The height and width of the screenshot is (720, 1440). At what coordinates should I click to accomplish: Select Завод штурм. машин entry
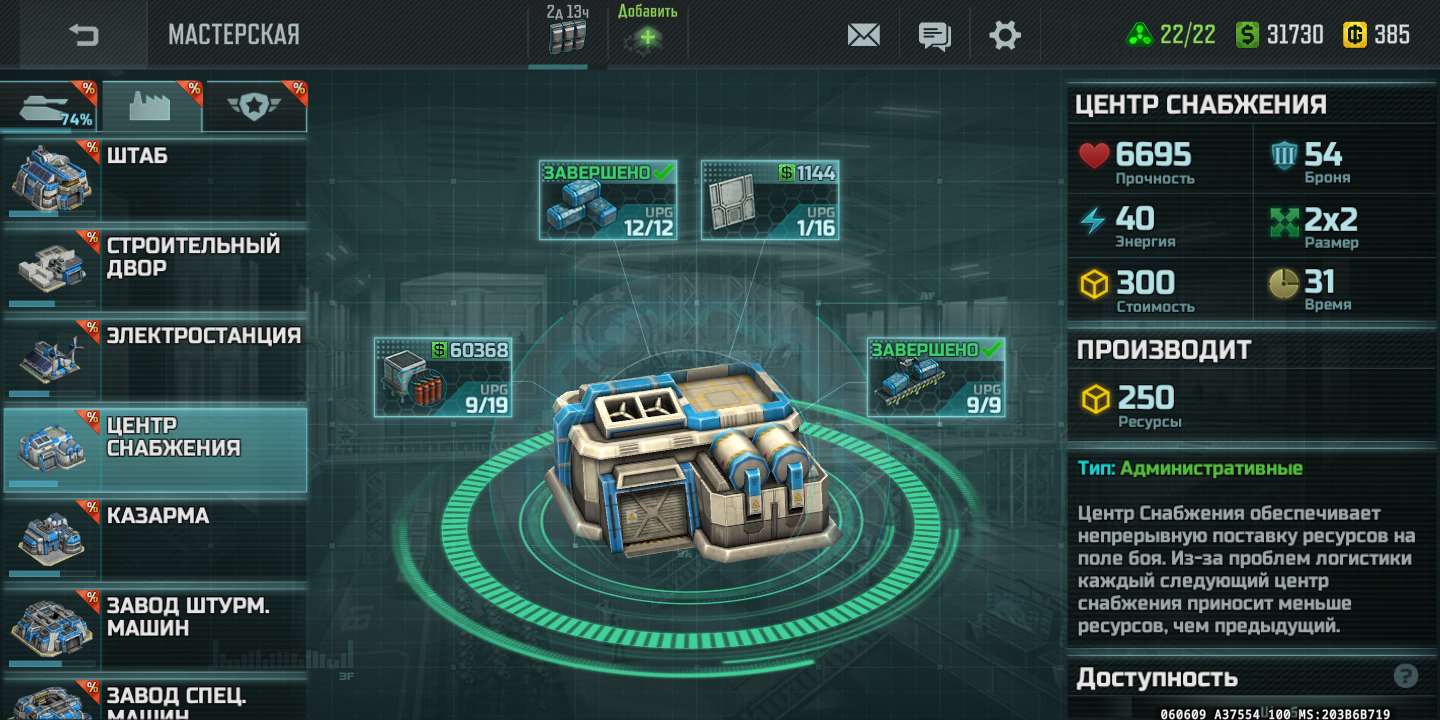(x=154, y=627)
